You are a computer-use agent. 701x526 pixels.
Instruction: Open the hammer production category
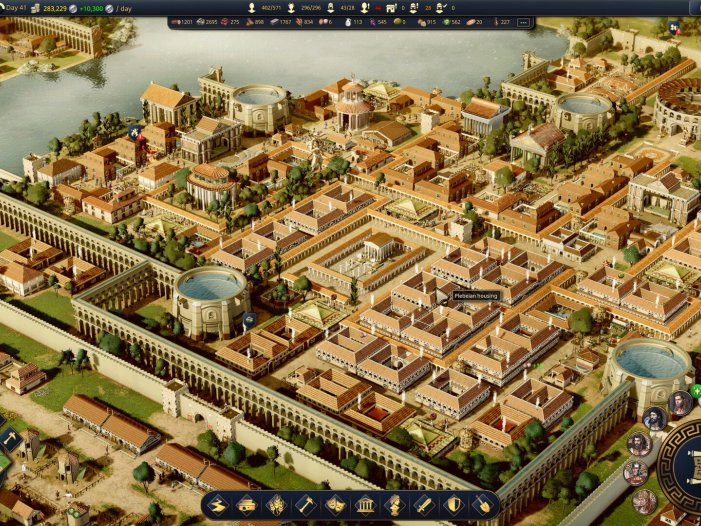tap(306, 505)
